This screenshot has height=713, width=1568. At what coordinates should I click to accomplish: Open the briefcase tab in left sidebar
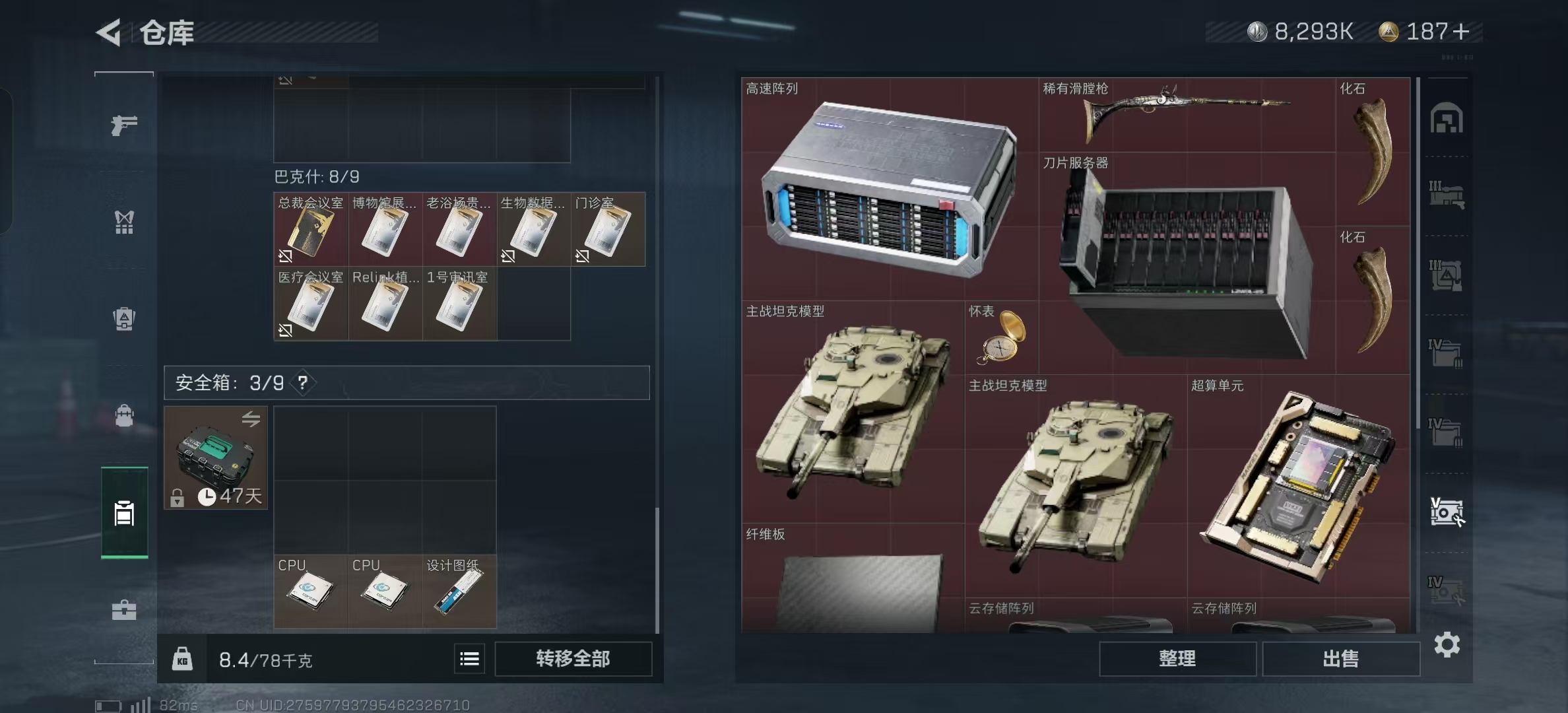pyautogui.click(x=124, y=609)
